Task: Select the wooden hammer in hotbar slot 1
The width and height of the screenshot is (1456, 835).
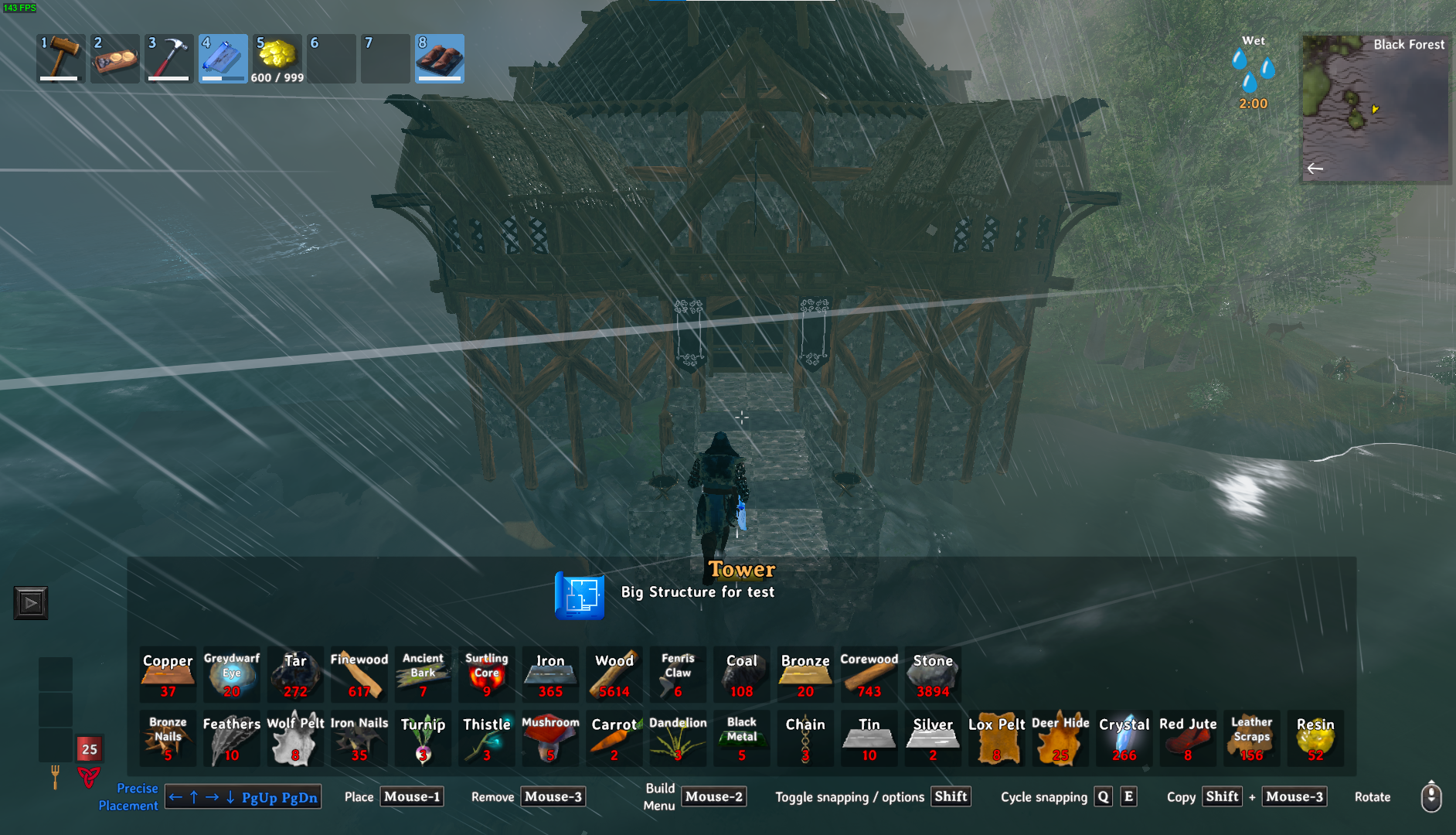Action: pyautogui.click(x=61, y=58)
